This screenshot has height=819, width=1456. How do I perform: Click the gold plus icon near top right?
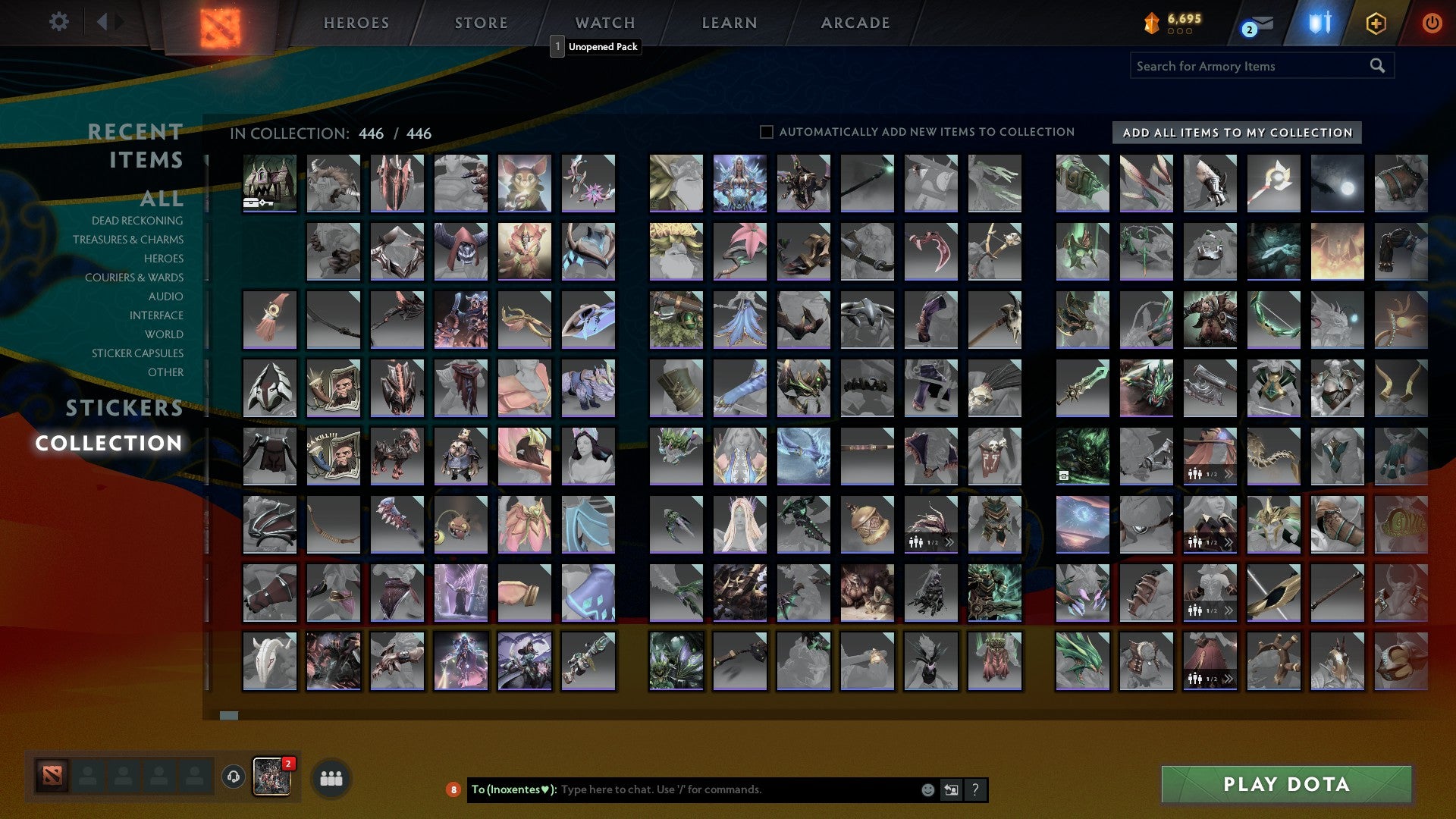click(x=1378, y=23)
